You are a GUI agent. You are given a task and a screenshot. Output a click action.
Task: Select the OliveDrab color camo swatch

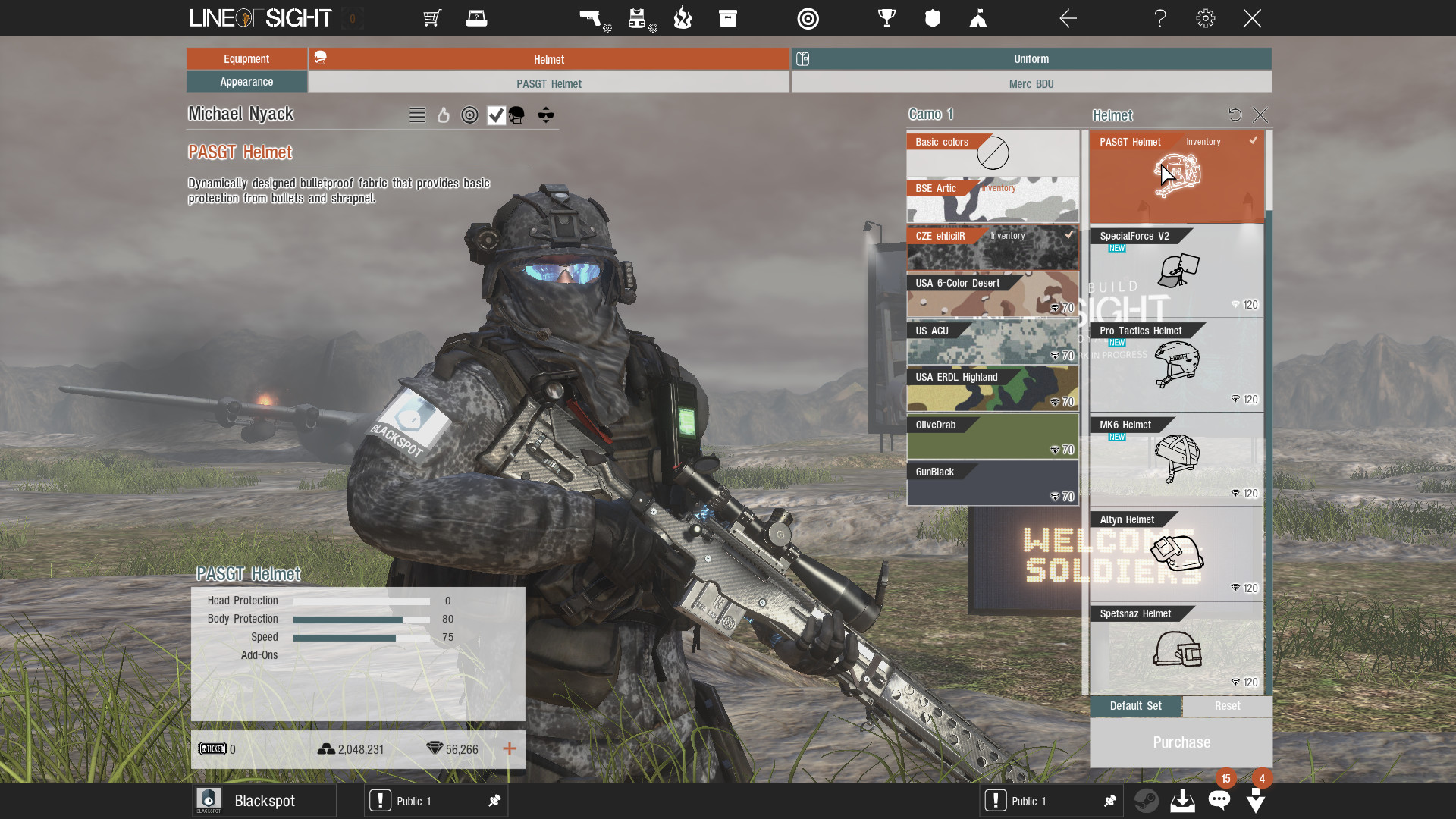[x=993, y=436]
